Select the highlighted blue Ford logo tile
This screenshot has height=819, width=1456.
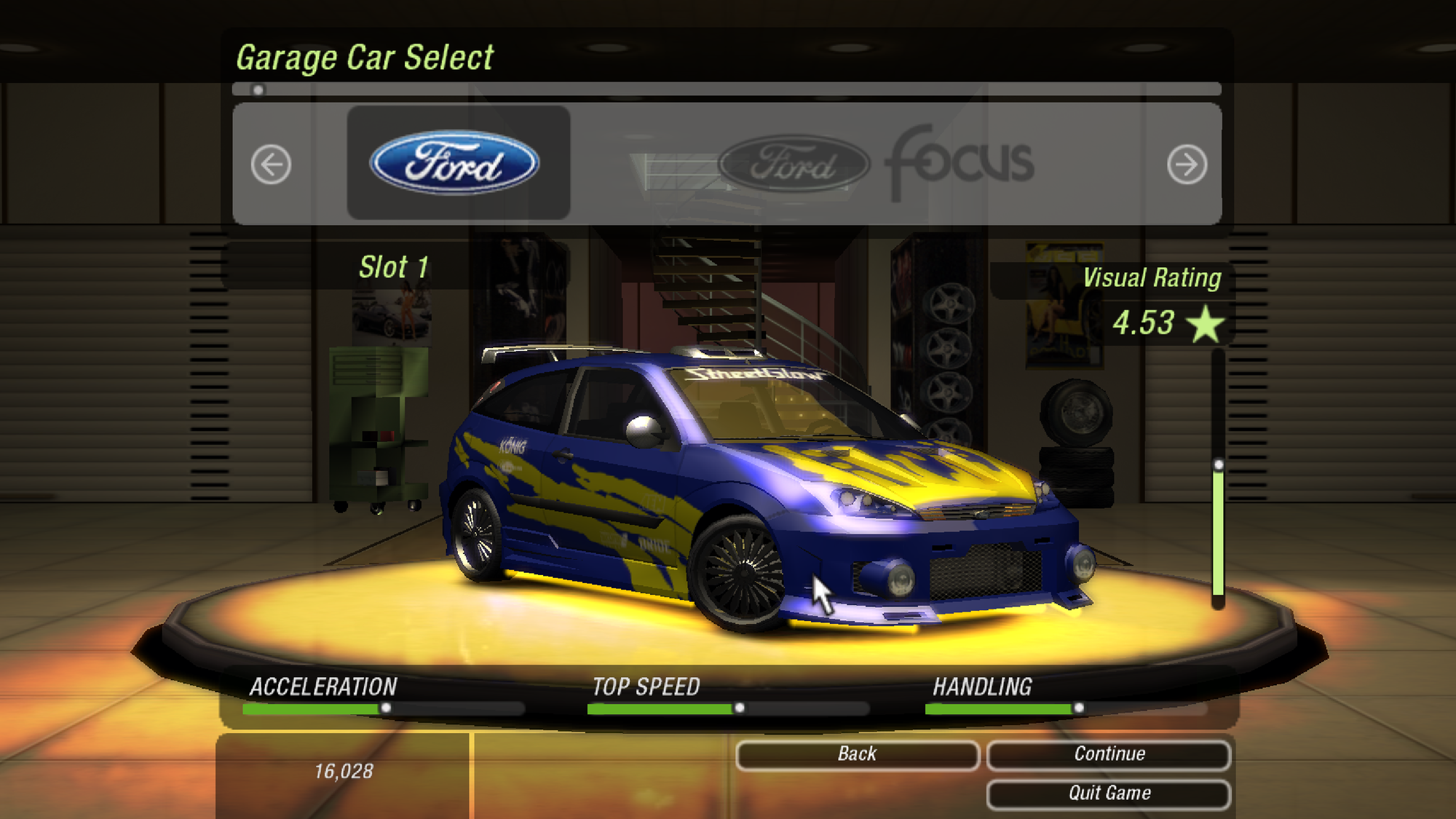click(458, 162)
